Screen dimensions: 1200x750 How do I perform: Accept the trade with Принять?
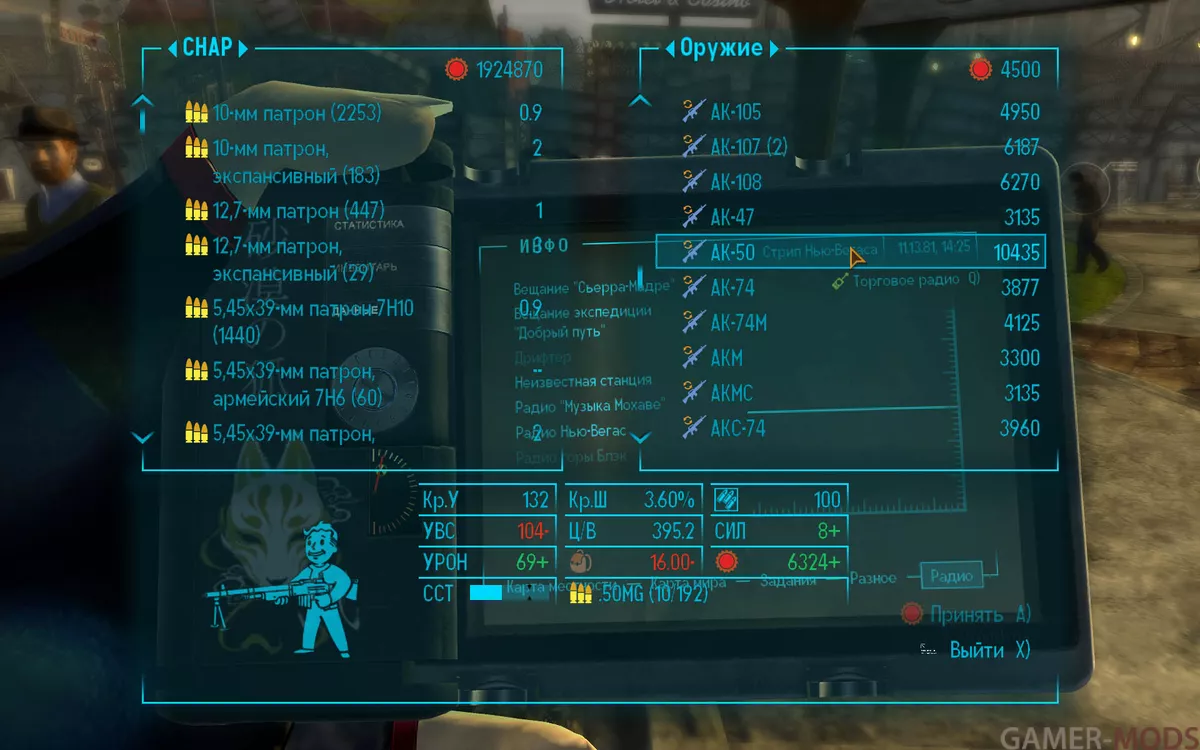[965, 614]
